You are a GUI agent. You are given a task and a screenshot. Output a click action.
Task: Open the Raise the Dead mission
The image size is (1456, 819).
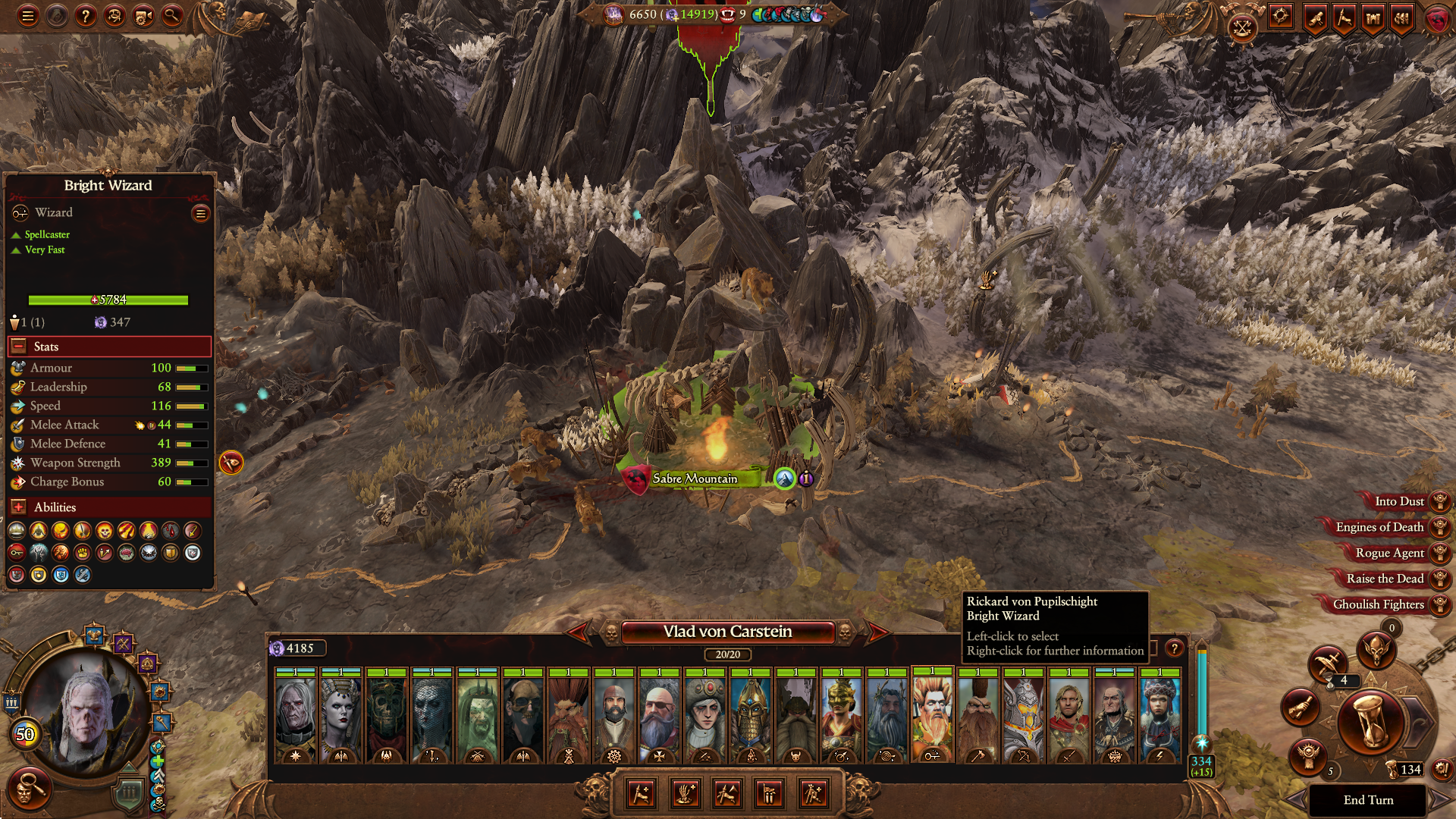pos(1385,579)
